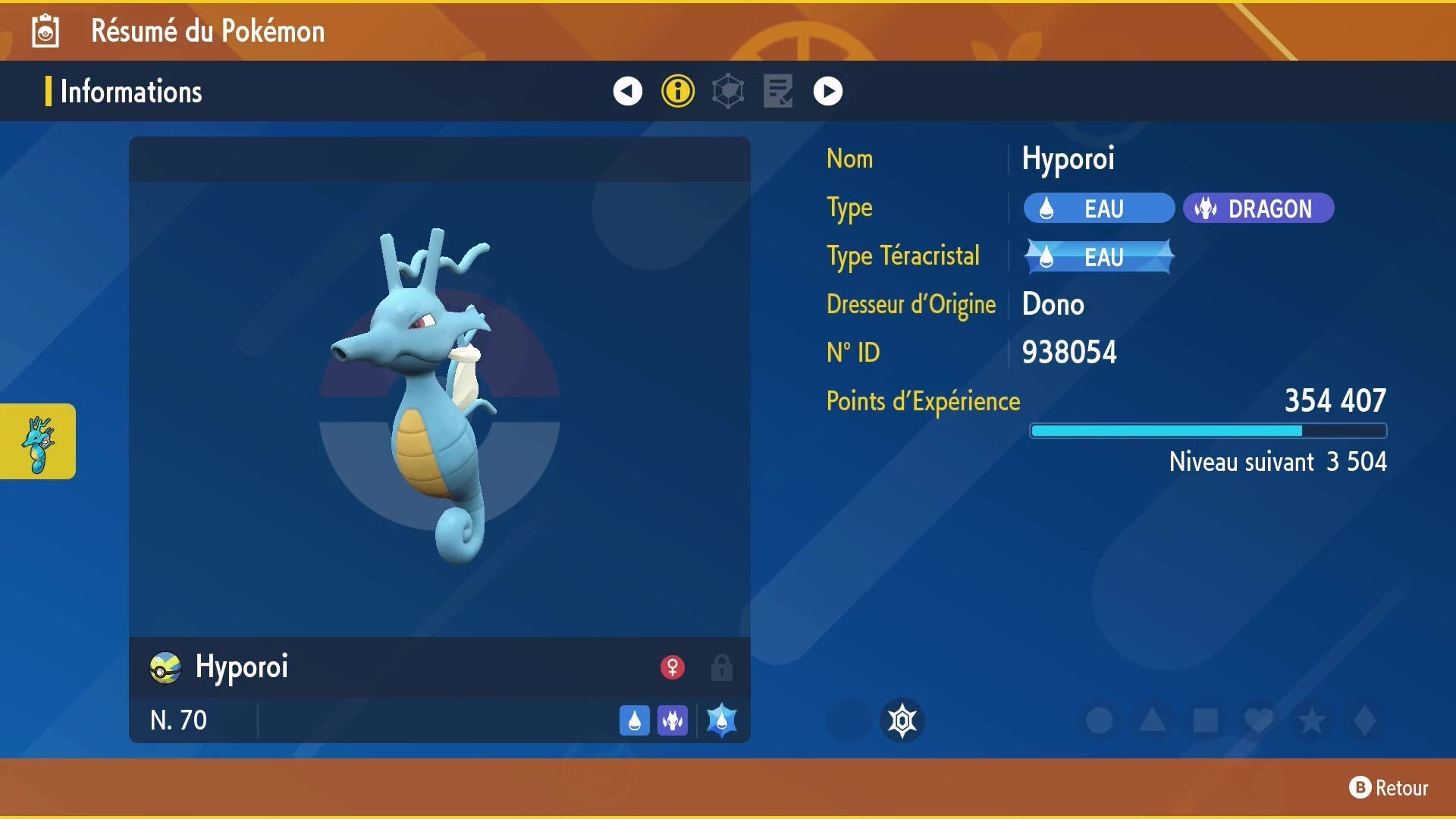Select the Tera crystal icon at bottom
Image resolution: width=1456 pixels, height=819 pixels.
[x=721, y=721]
